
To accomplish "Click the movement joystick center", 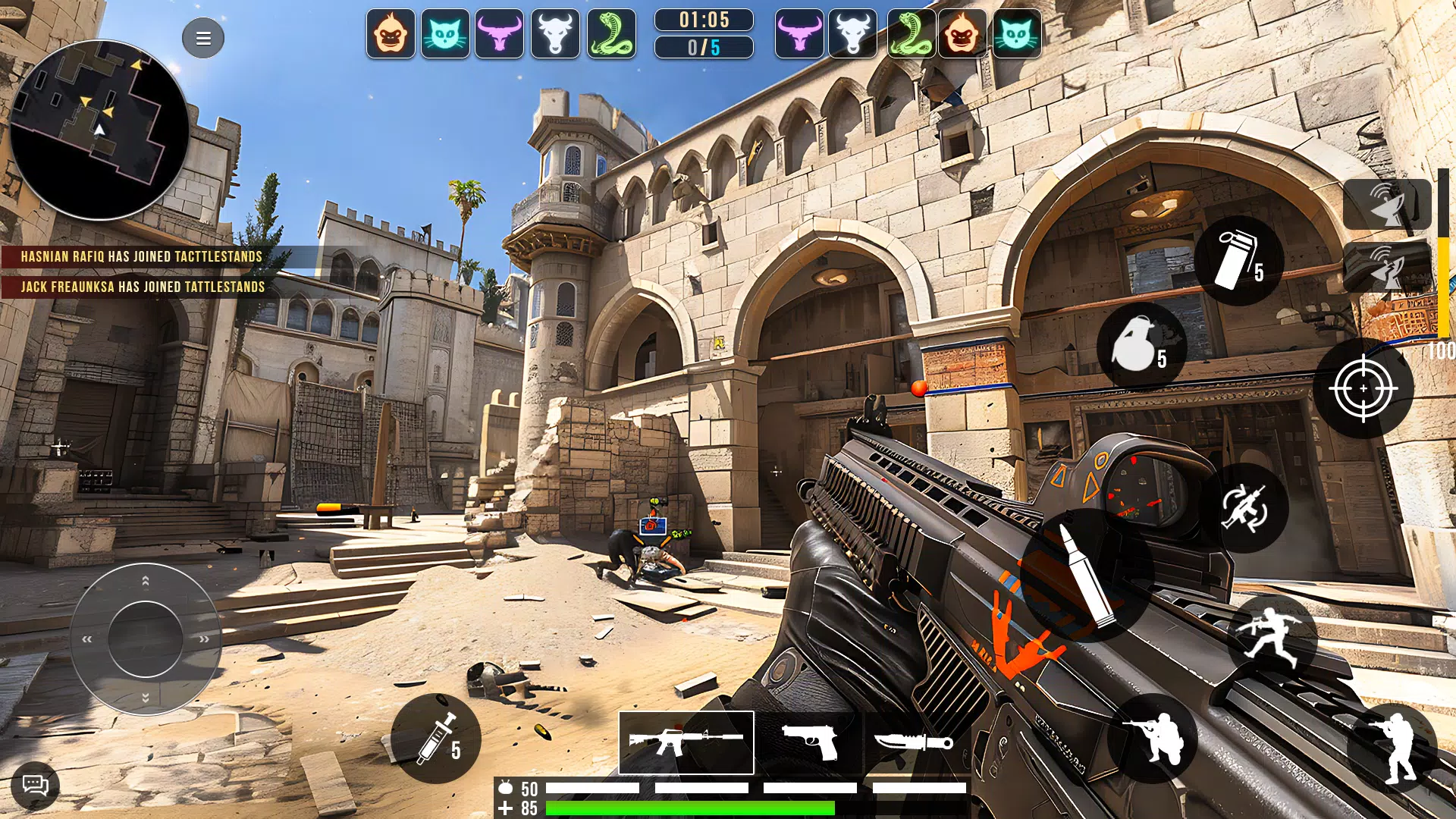I will (145, 639).
